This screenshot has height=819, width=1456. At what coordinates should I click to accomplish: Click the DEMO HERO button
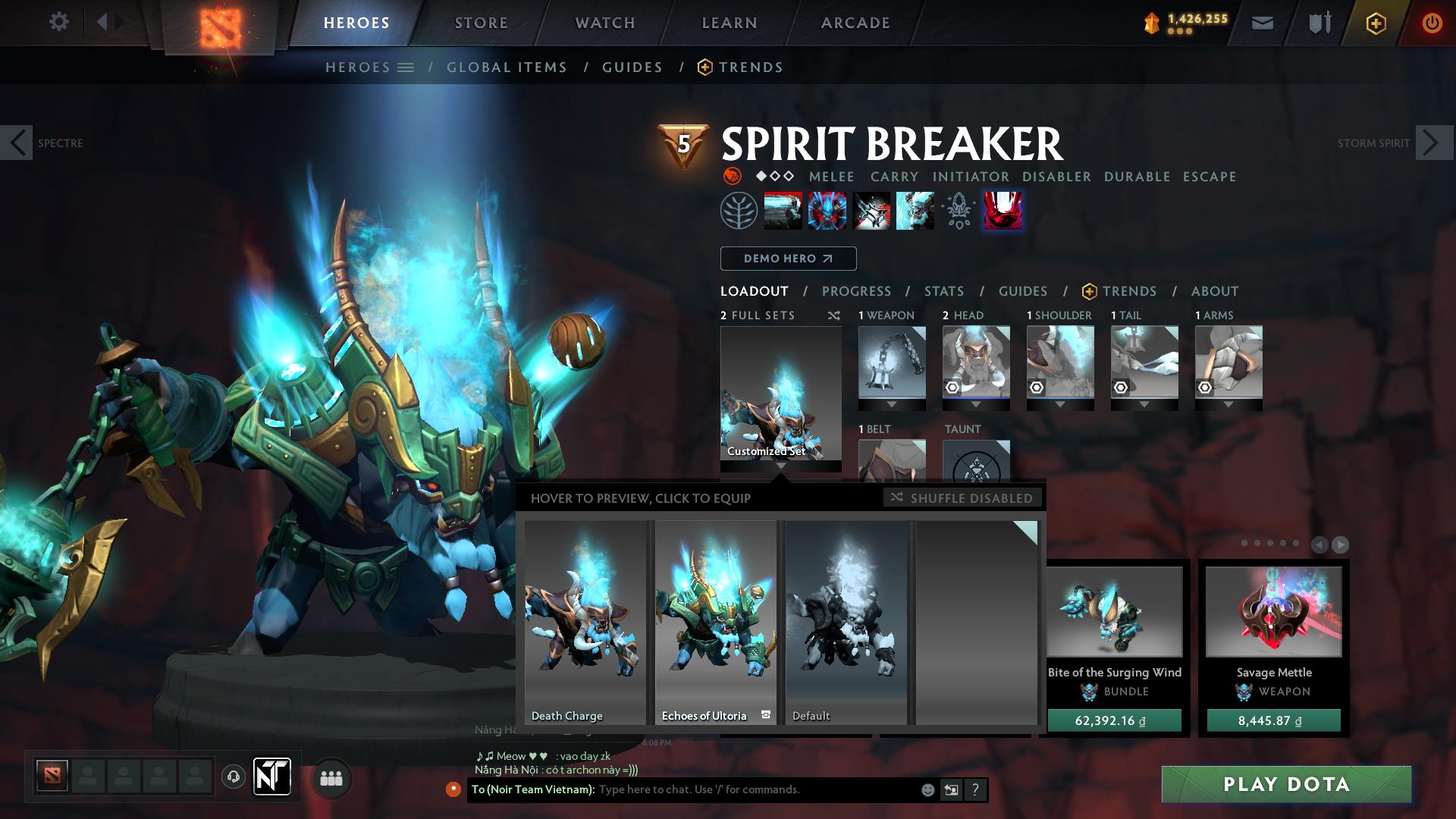787,259
